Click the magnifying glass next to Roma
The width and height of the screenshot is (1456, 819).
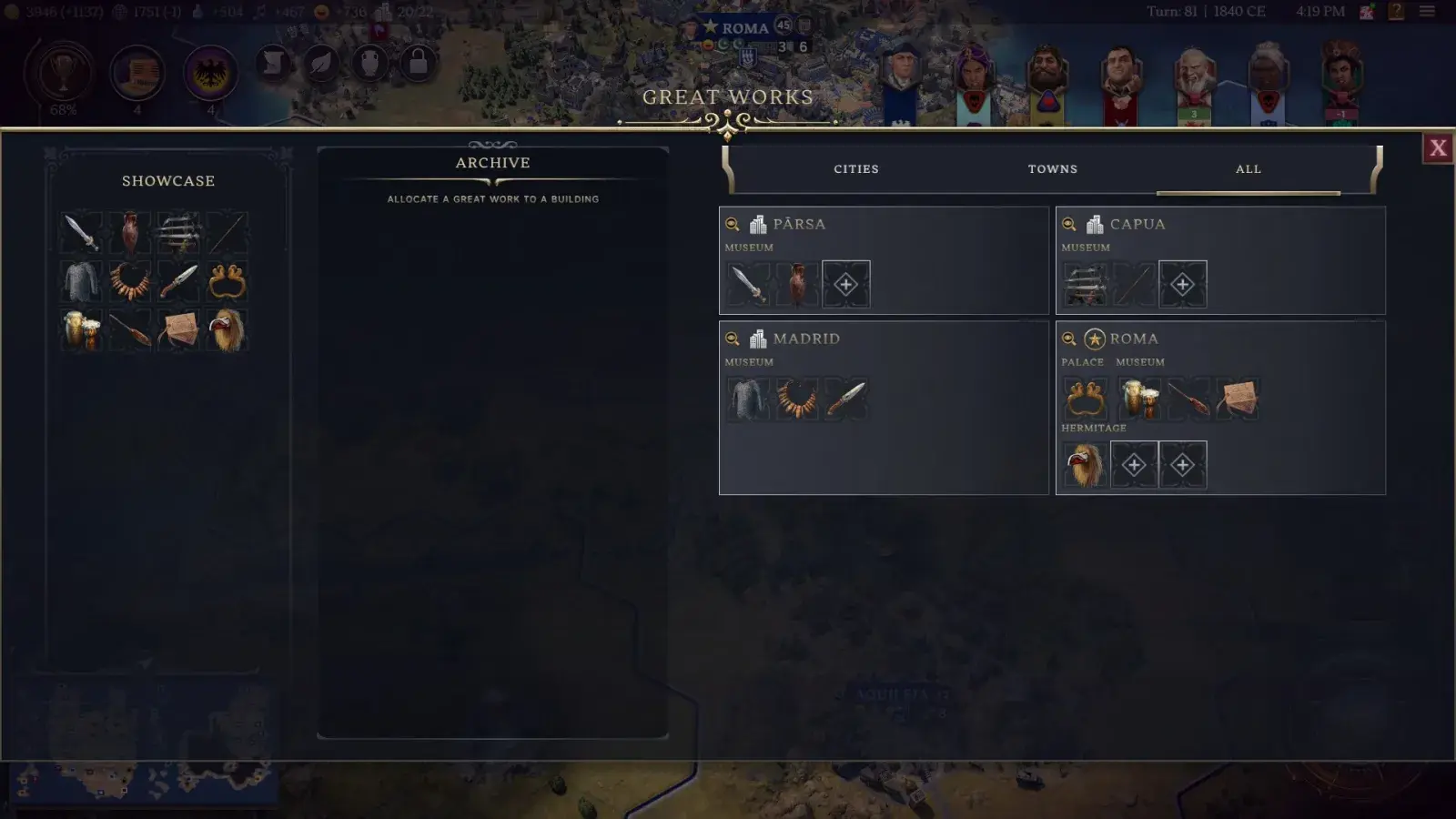pos(1067,339)
